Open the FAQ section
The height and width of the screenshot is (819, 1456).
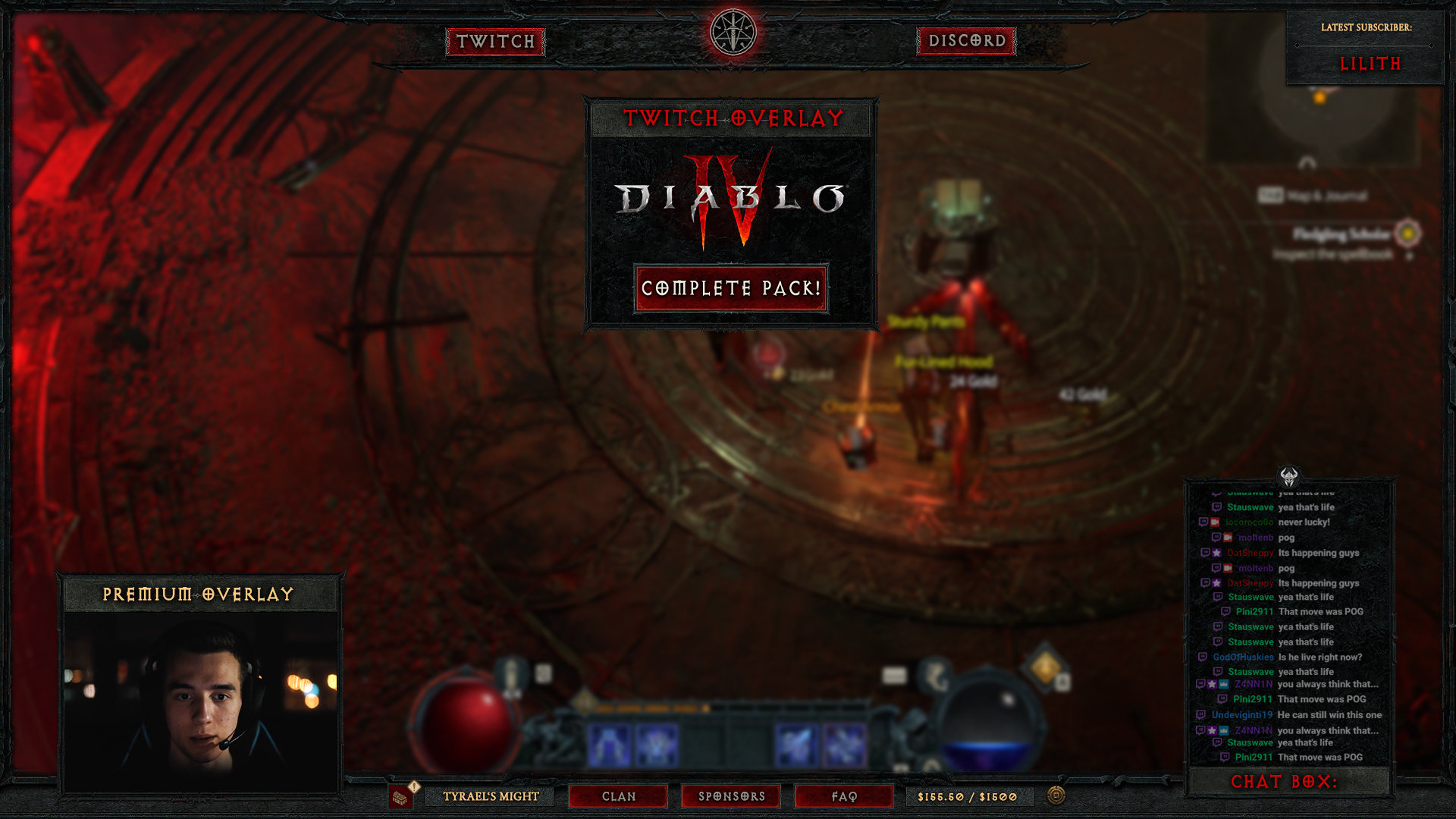tap(843, 796)
